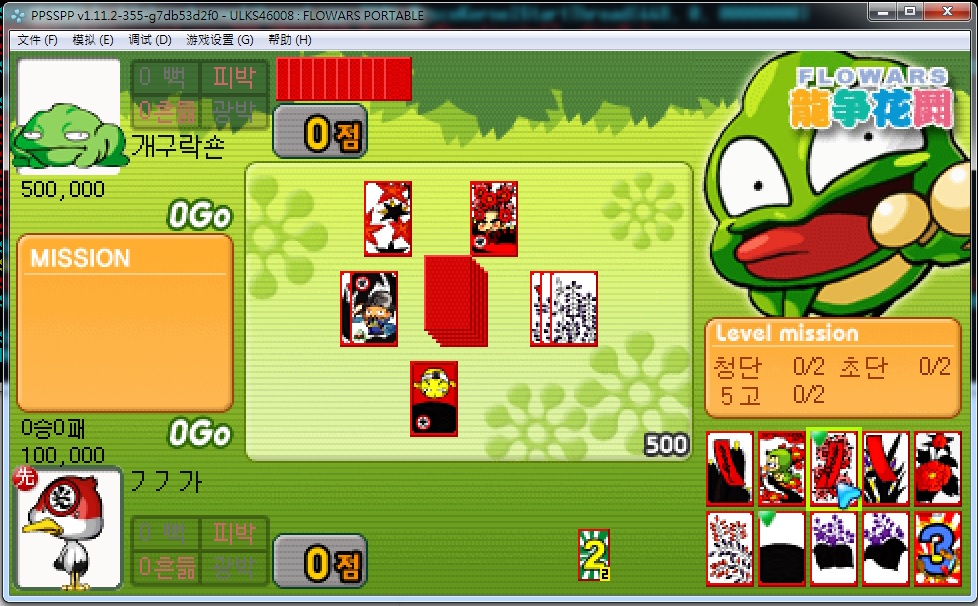Select the red-and-black speckled hand card

click(x=730, y=548)
